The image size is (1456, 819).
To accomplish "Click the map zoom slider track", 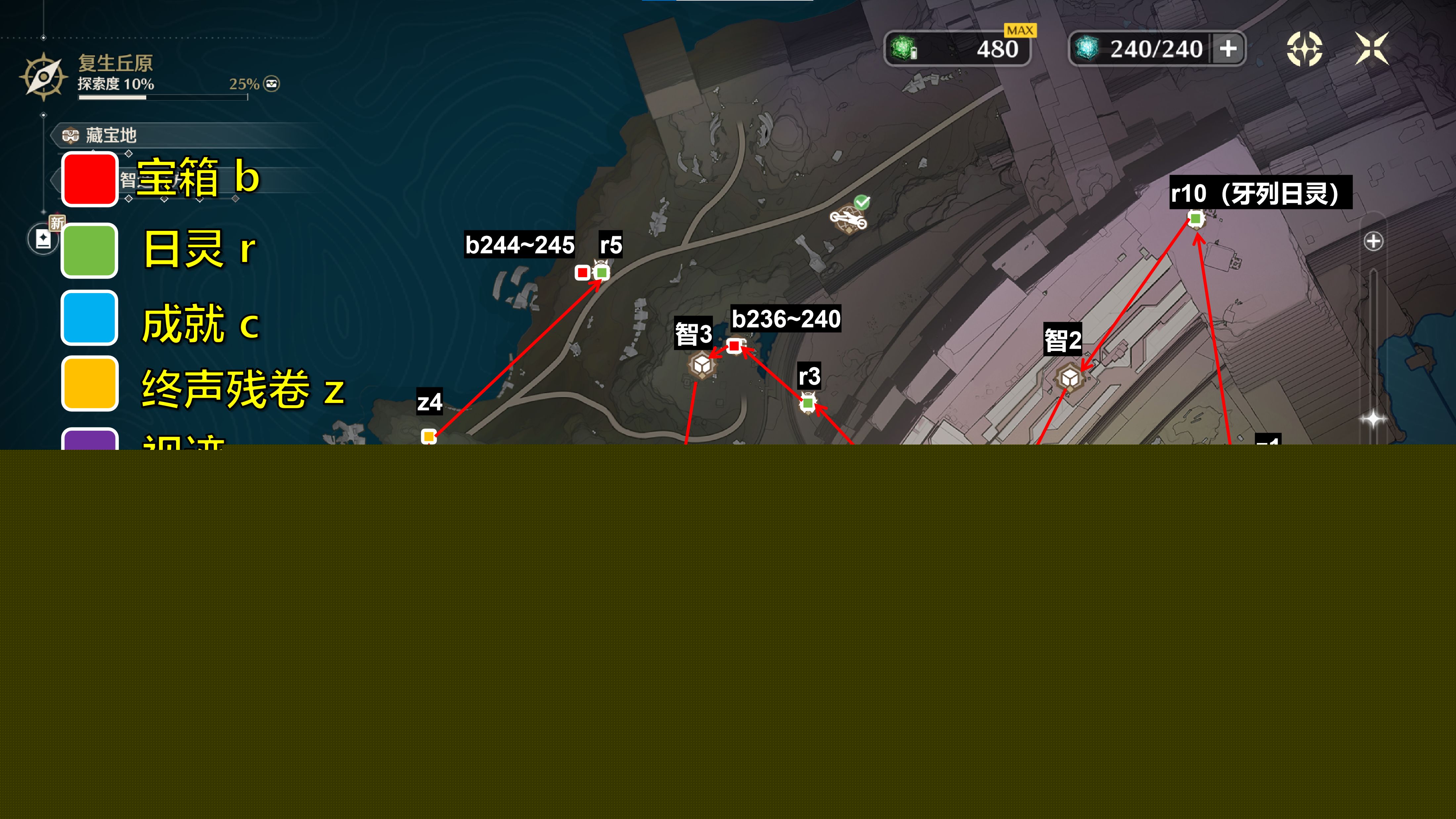I will click(x=1373, y=339).
